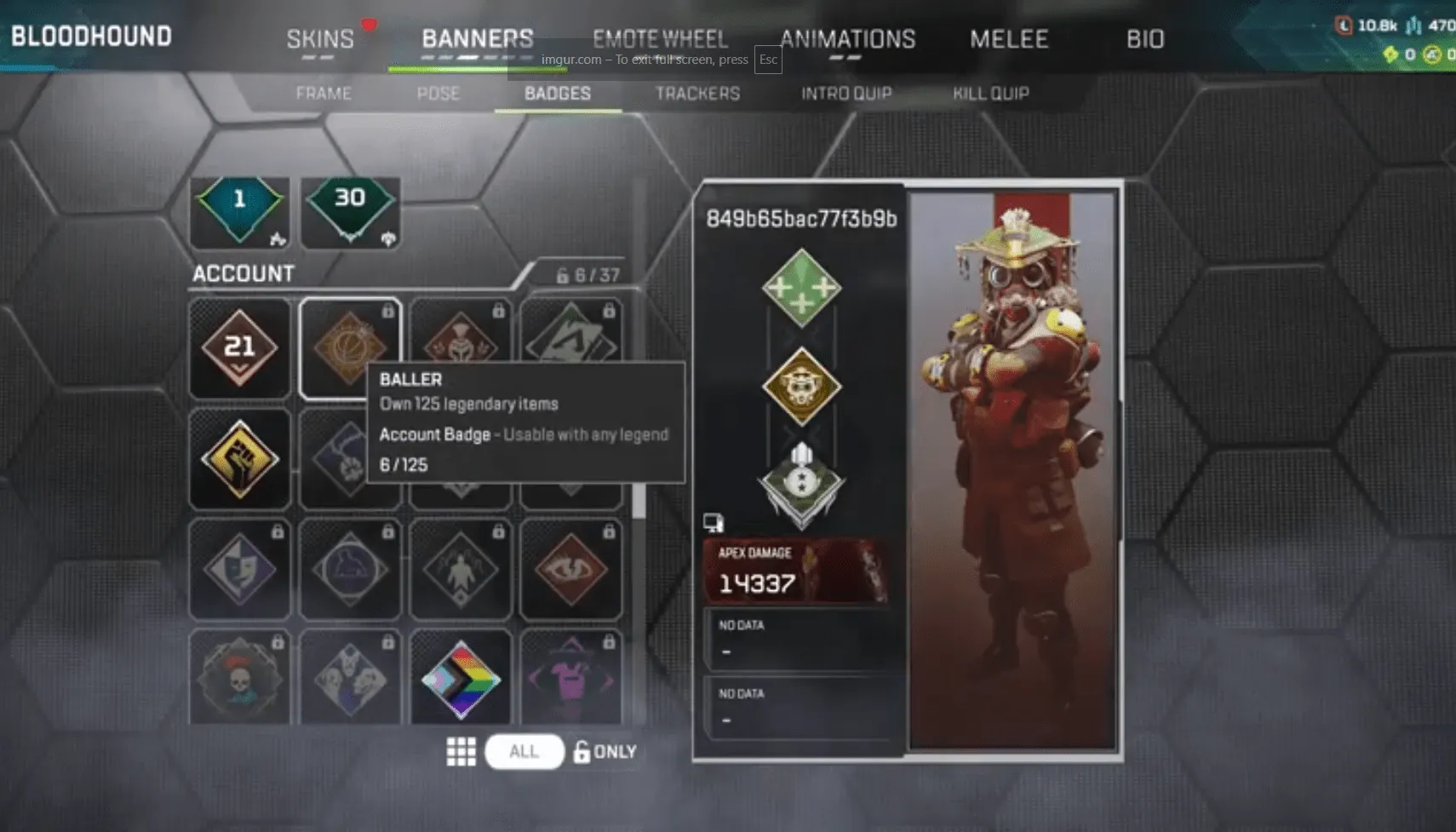Image resolution: width=1456 pixels, height=832 pixels.
Task: Select the Frame sub-tab
Action: 324,94
